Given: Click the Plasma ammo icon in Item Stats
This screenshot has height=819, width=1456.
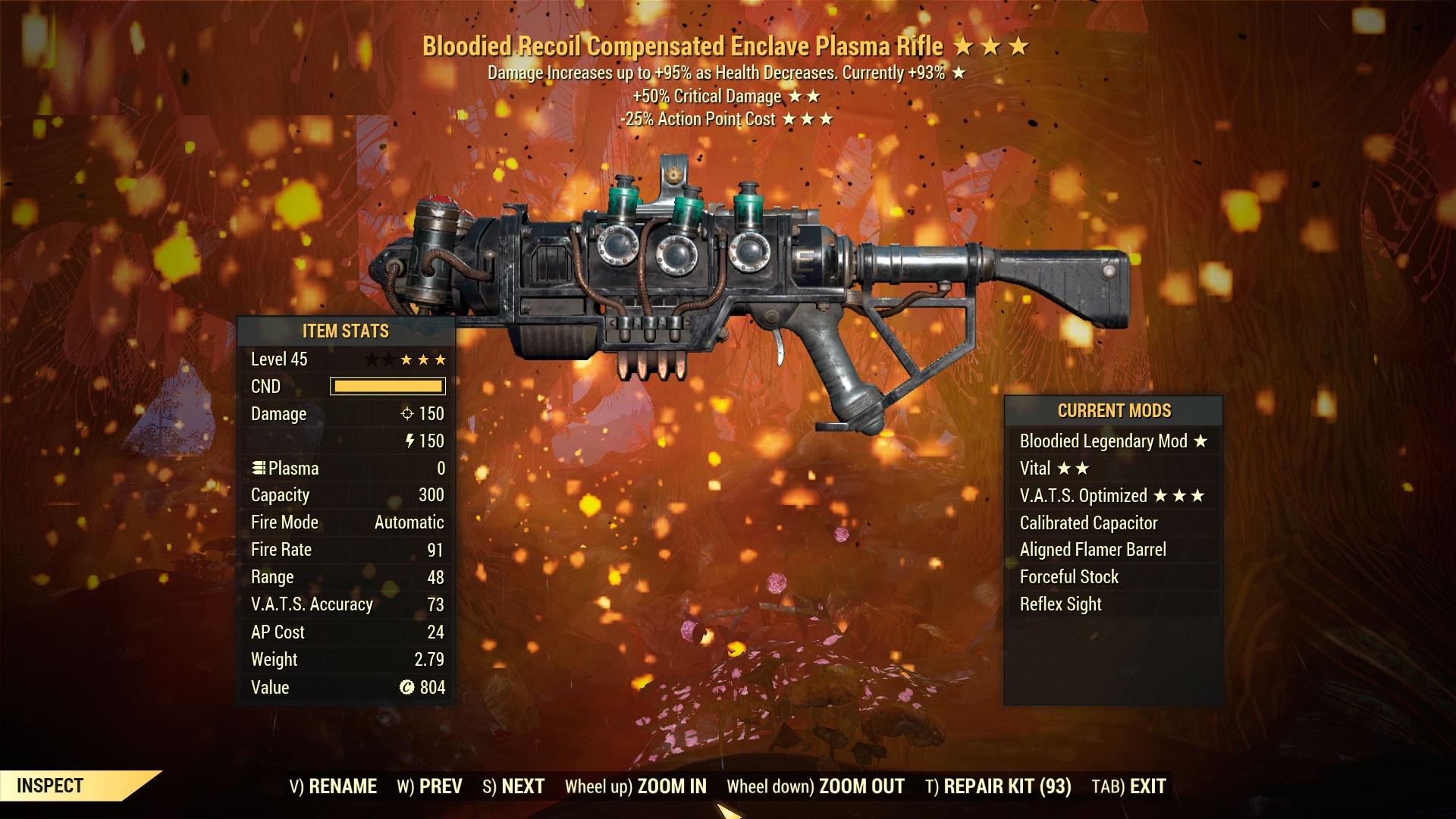Looking at the screenshot, I should coord(259,468).
